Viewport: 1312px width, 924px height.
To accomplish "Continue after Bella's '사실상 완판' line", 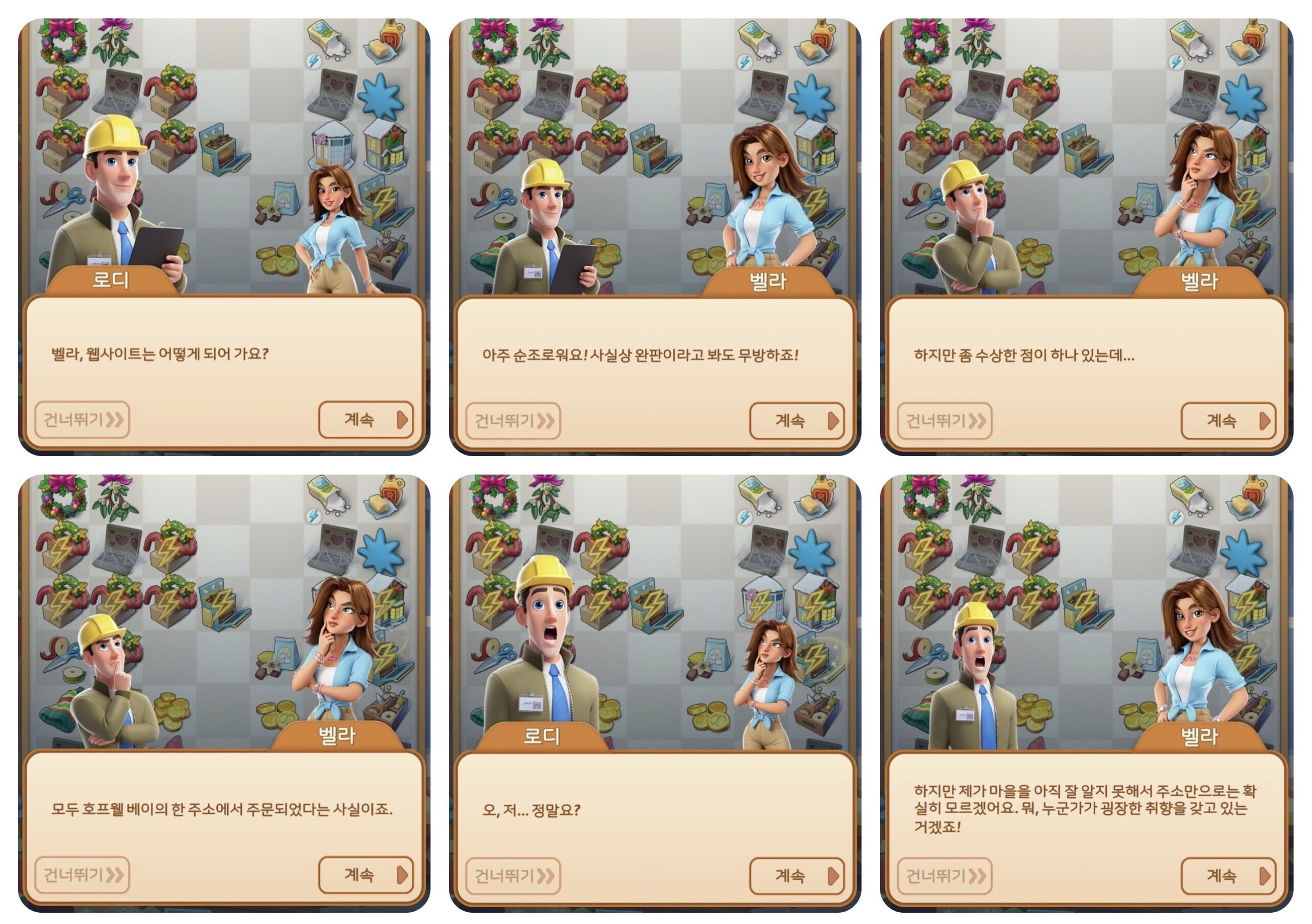I will coord(796,421).
